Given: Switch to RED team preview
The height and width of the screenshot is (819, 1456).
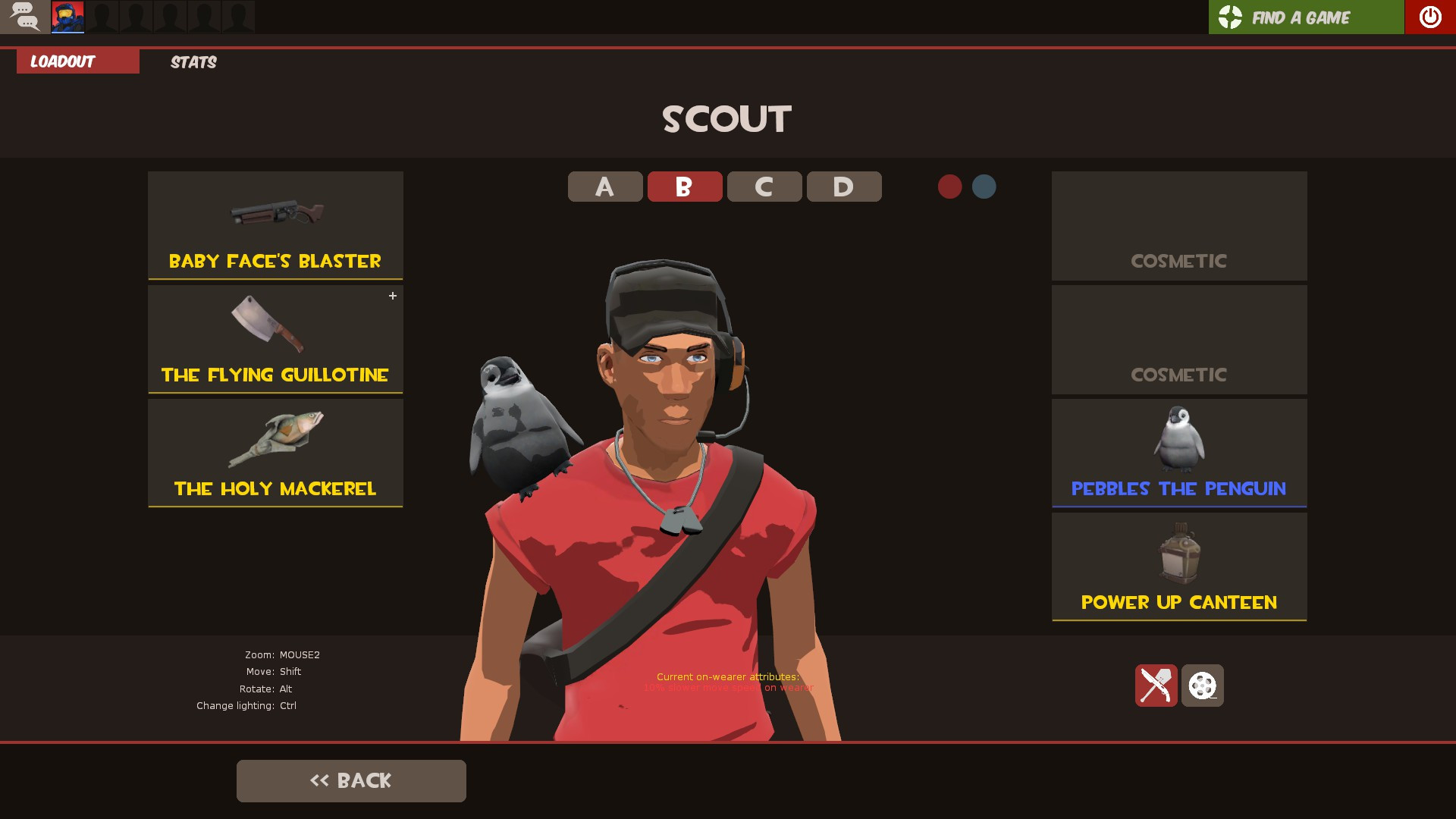Looking at the screenshot, I should click(950, 187).
